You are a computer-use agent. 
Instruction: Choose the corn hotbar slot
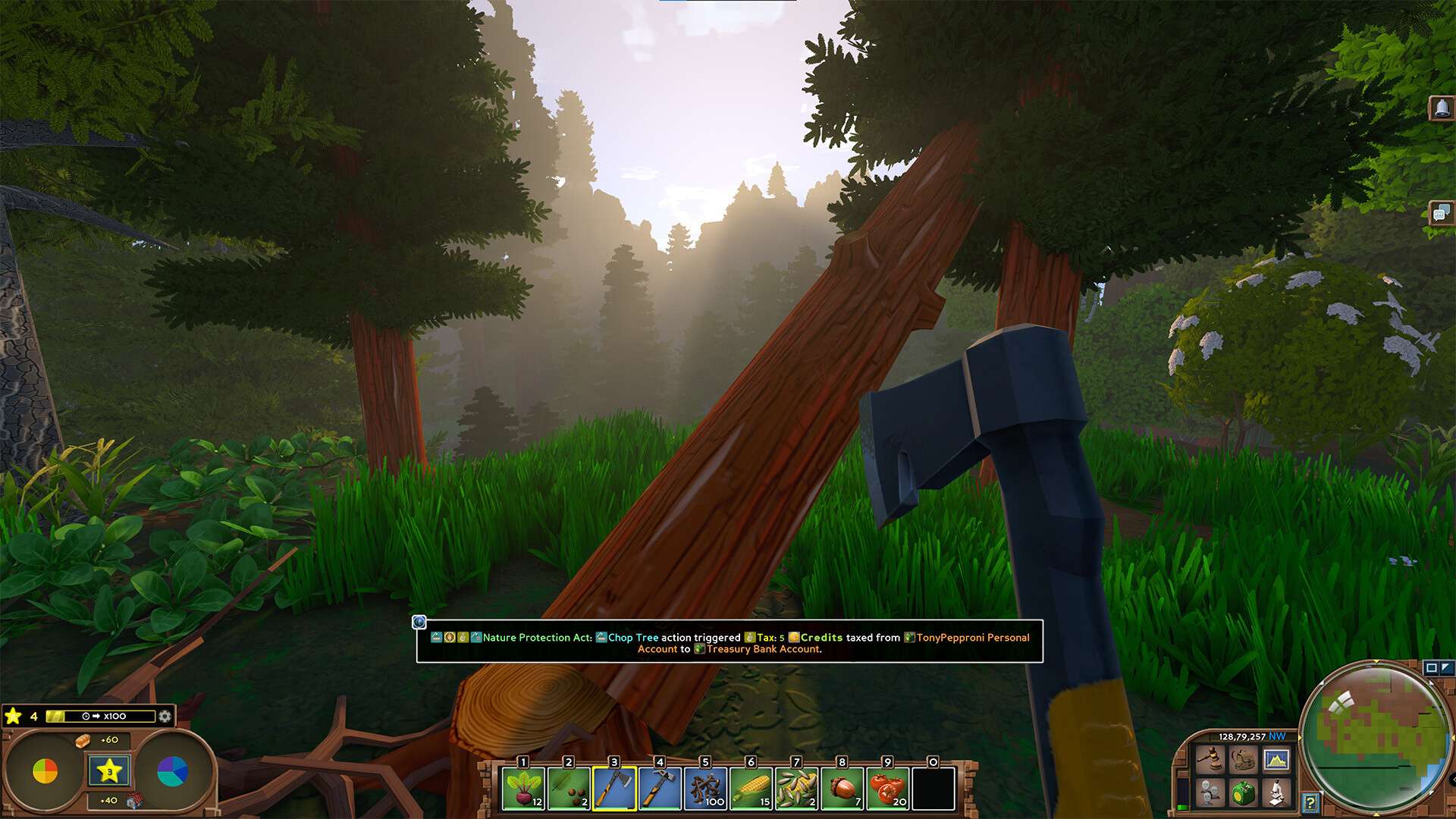point(751,789)
